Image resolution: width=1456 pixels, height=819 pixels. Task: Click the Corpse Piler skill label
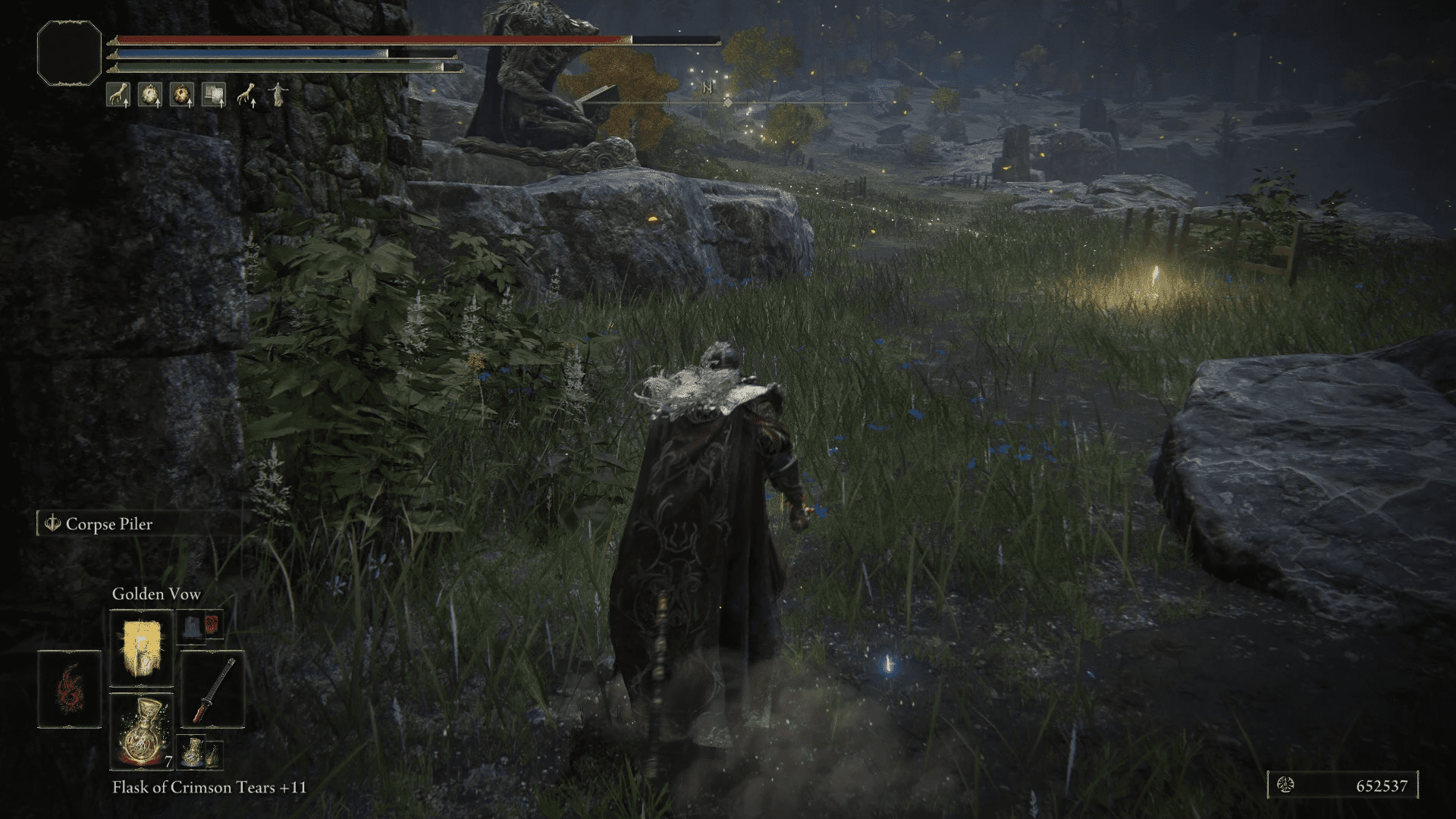click(110, 523)
